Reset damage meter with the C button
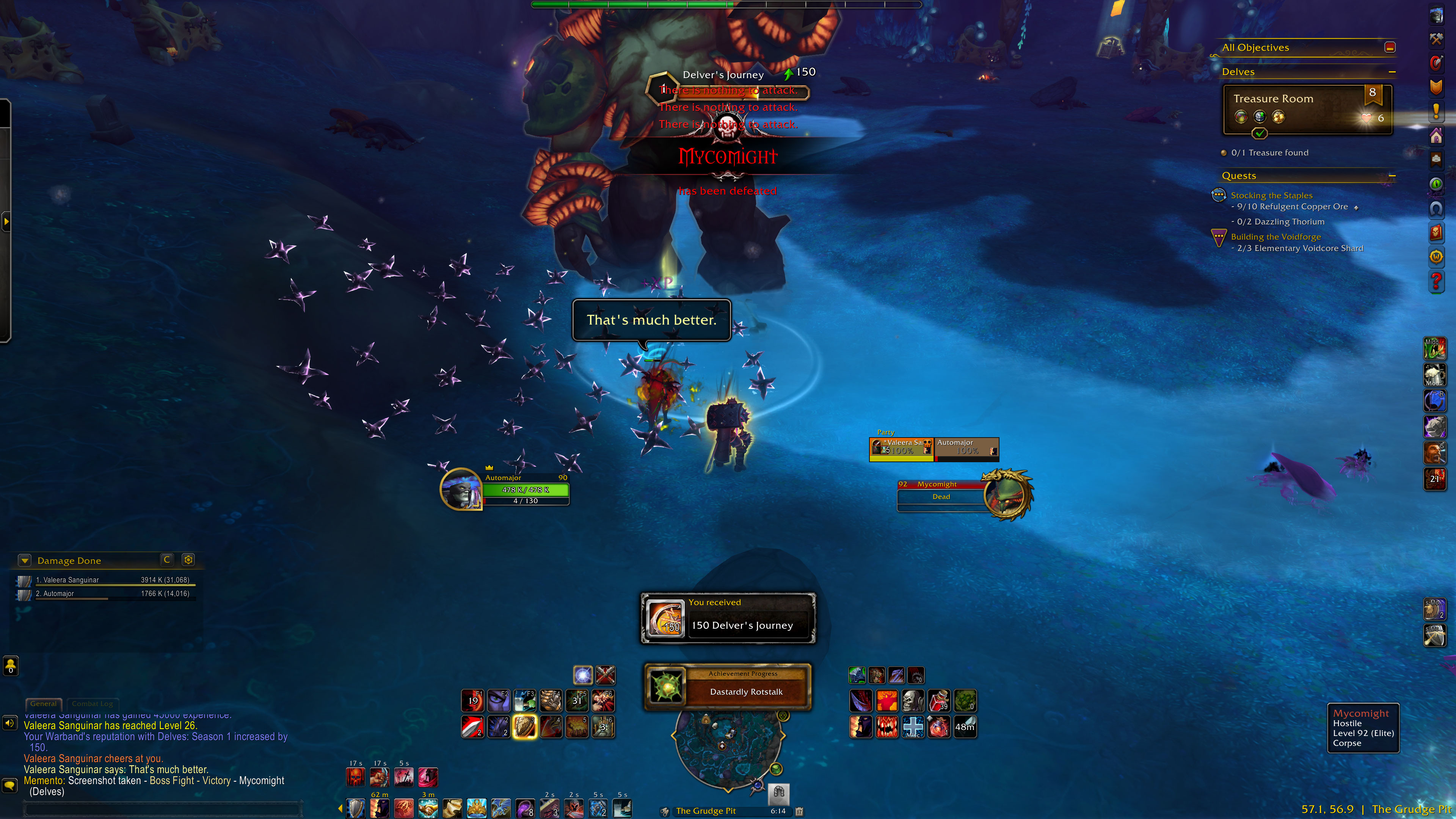 pyautogui.click(x=167, y=560)
